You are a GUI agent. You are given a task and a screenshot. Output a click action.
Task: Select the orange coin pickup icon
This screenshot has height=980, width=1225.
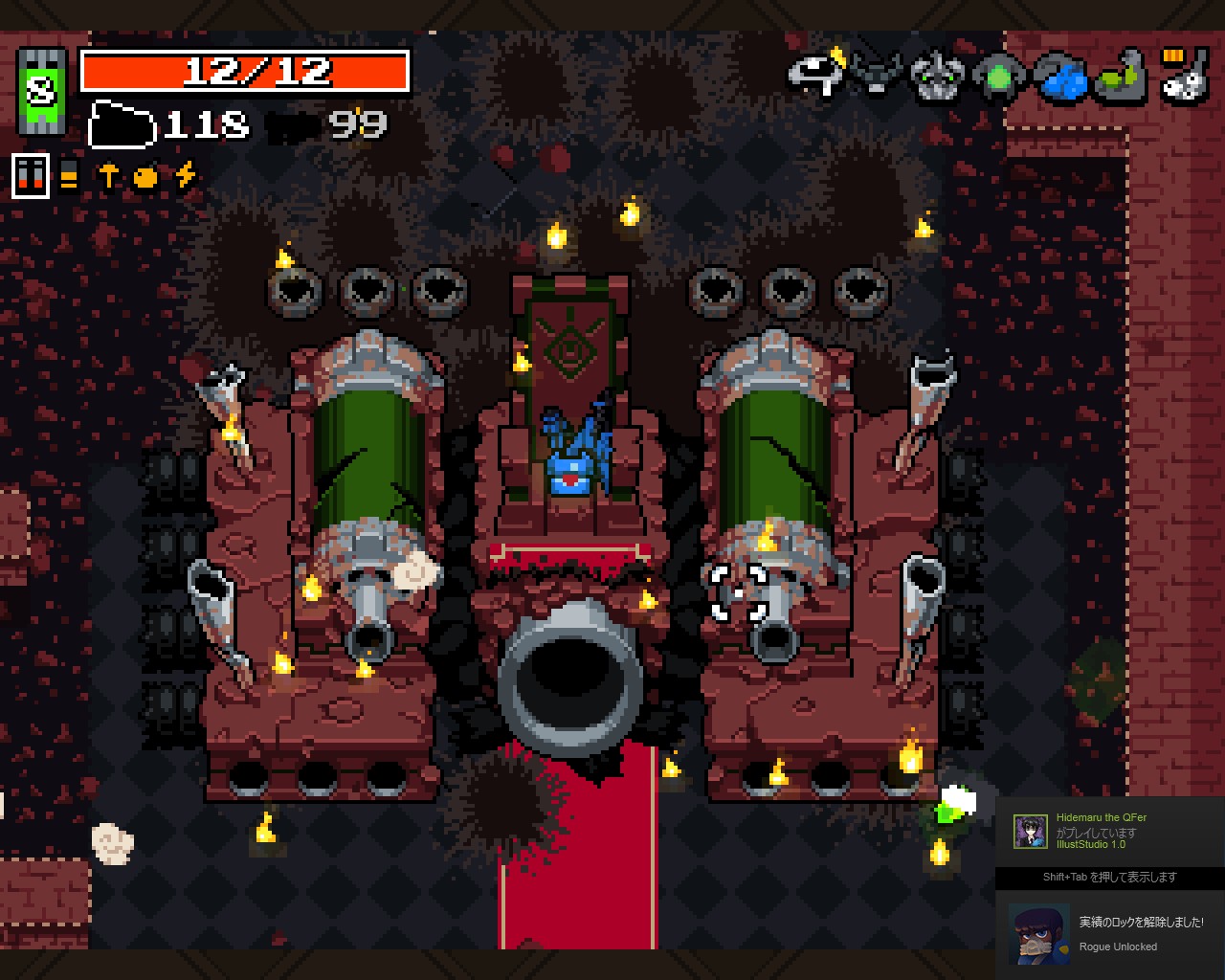[145, 176]
